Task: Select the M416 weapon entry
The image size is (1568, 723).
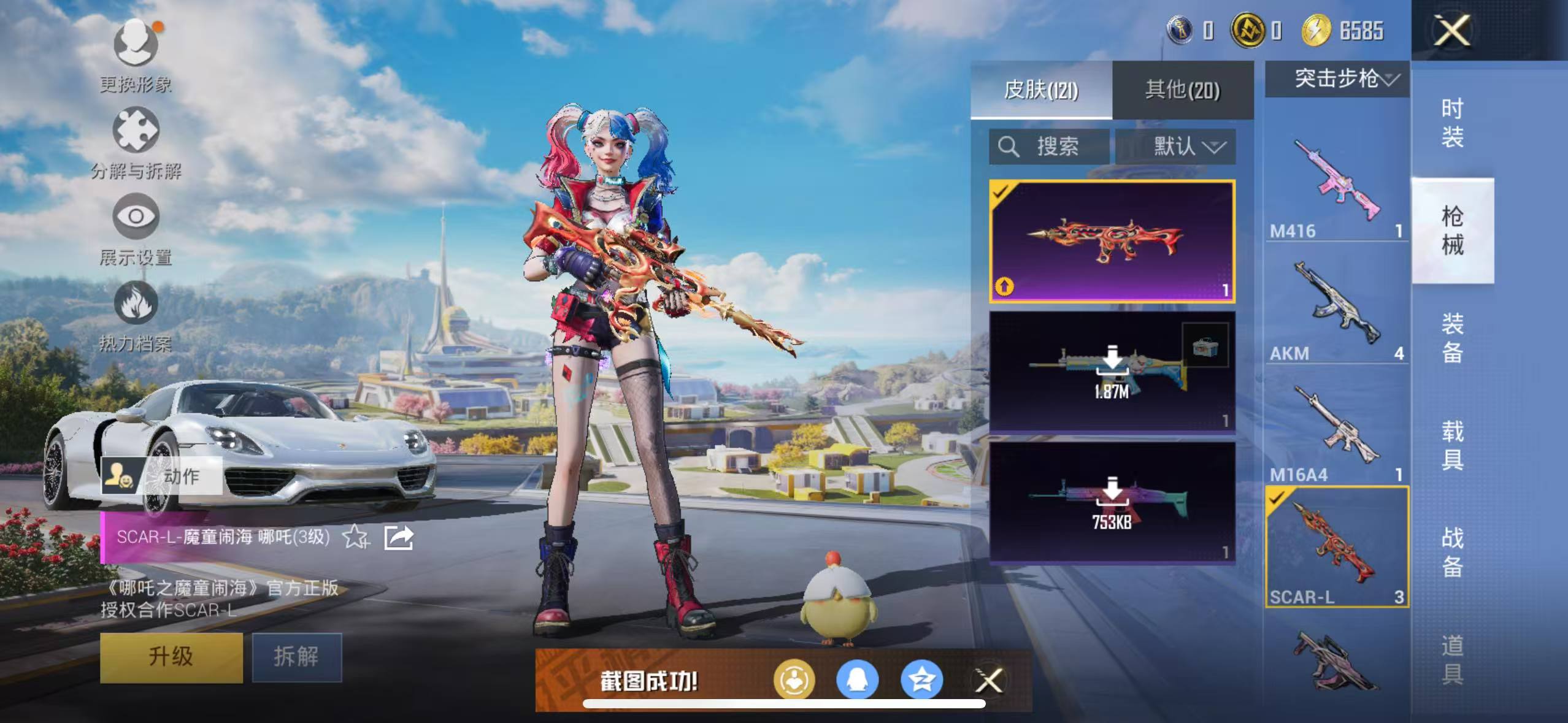Action: (x=1337, y=184)
